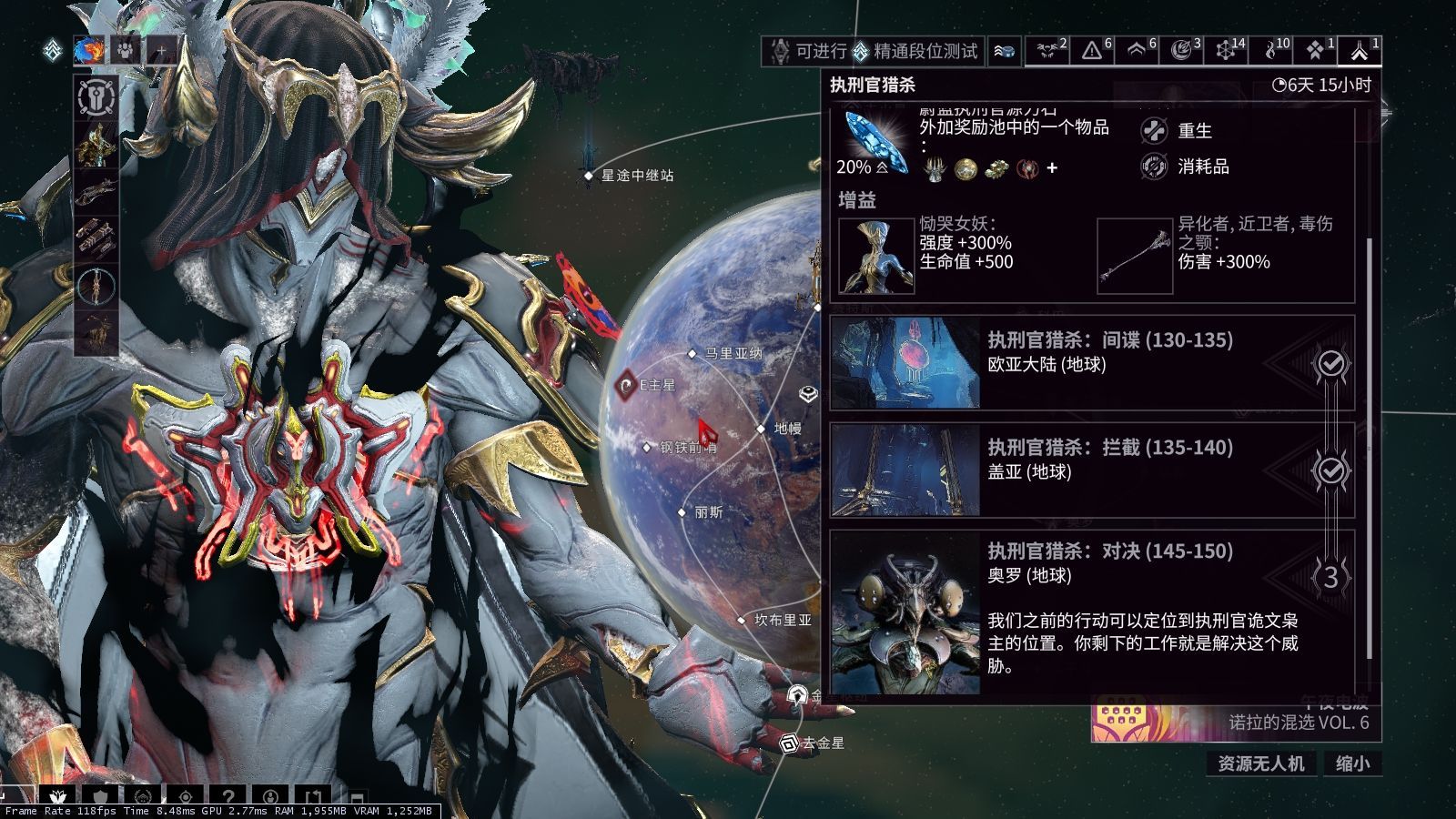This screenshot has height=819, width=1456.
Task: Open the Riven mod icon showing 2
Action: [1046, 52]
